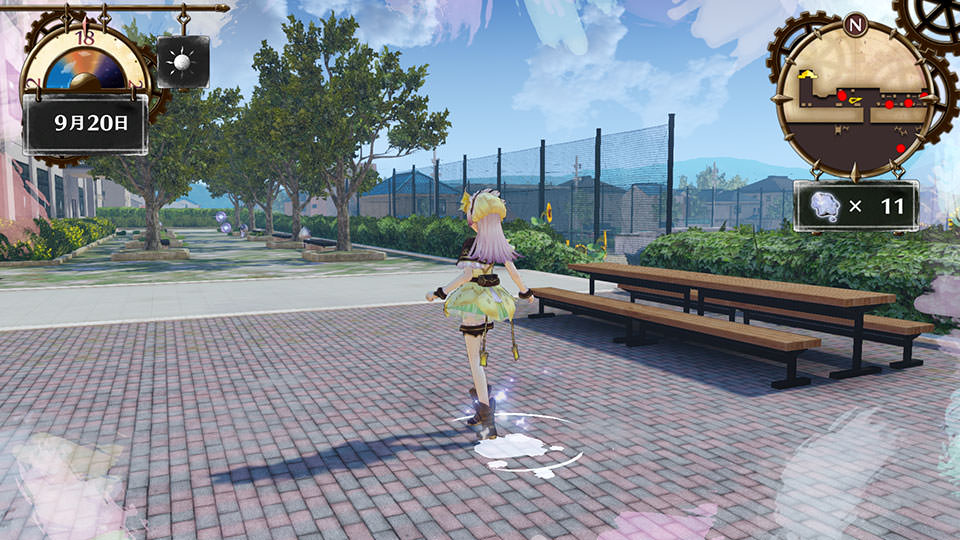Select the day-night clock dial
Screen dimensions: 960x540
click(84, 70)
